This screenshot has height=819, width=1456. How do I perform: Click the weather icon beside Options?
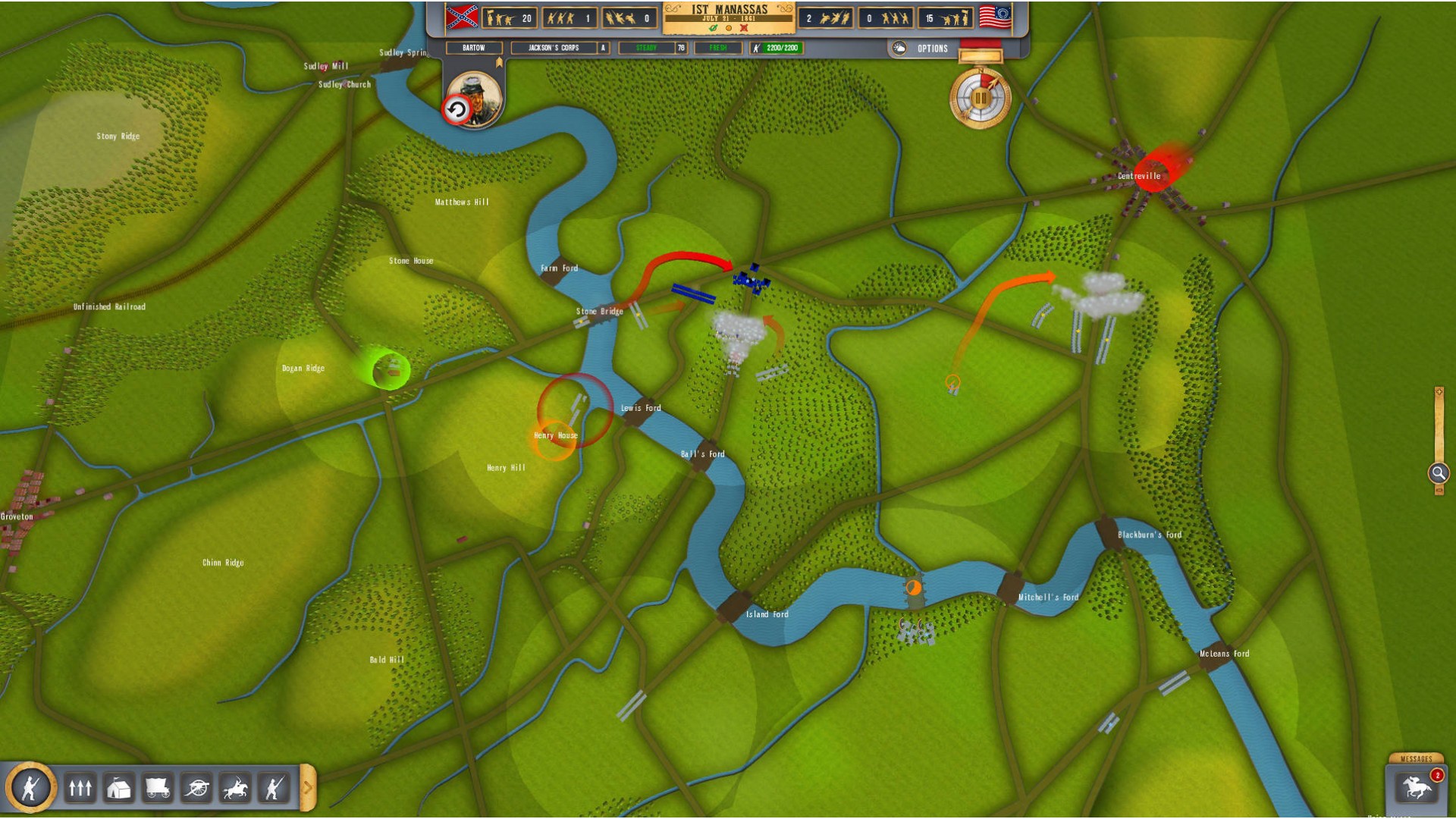coord(899,49)
